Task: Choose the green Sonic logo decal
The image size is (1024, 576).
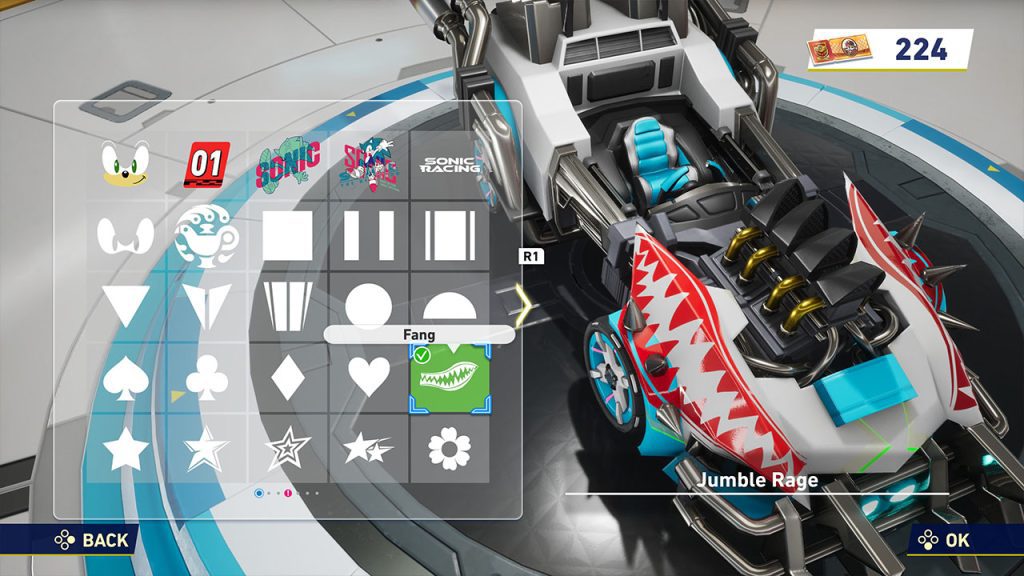Action: pyautogui.click(x=288, y=164)
